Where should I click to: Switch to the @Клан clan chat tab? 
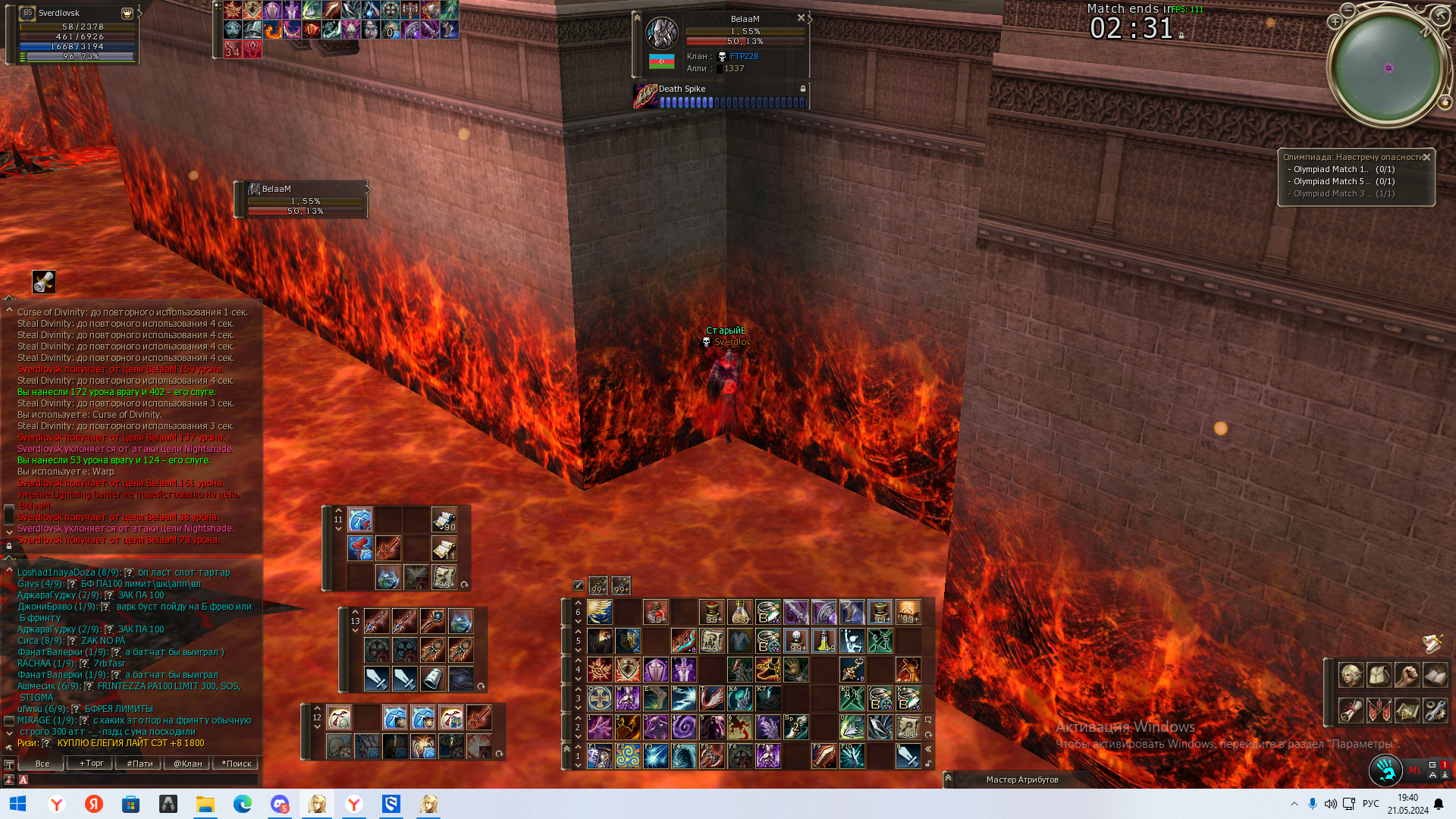[x=187, y=764]
